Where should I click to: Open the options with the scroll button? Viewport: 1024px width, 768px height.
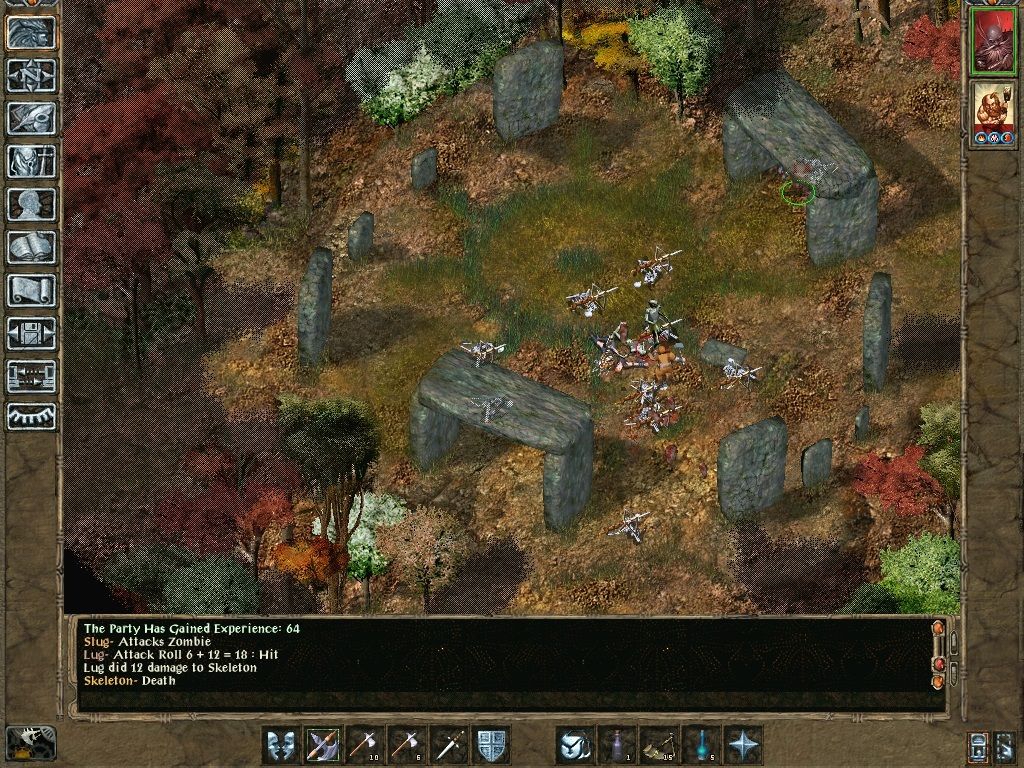pyautogui.click(x=31, y=291)
